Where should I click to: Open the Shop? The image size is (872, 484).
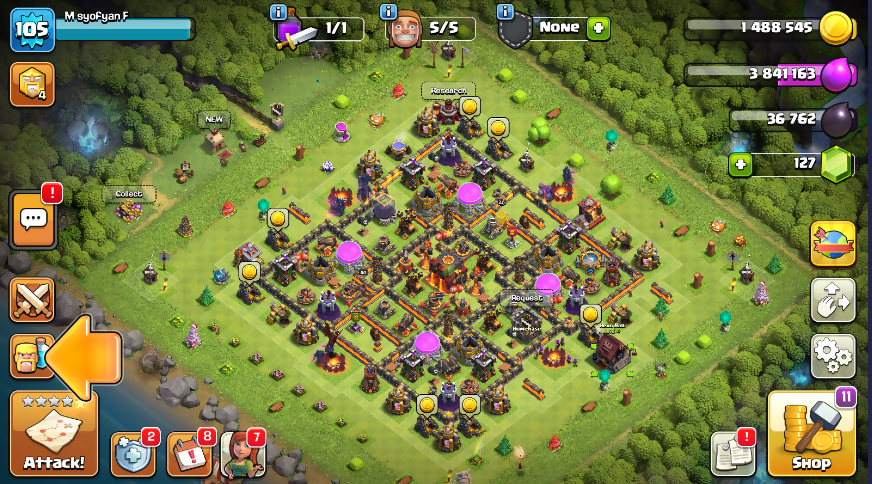pyautogui.click(x=811, y=434)
